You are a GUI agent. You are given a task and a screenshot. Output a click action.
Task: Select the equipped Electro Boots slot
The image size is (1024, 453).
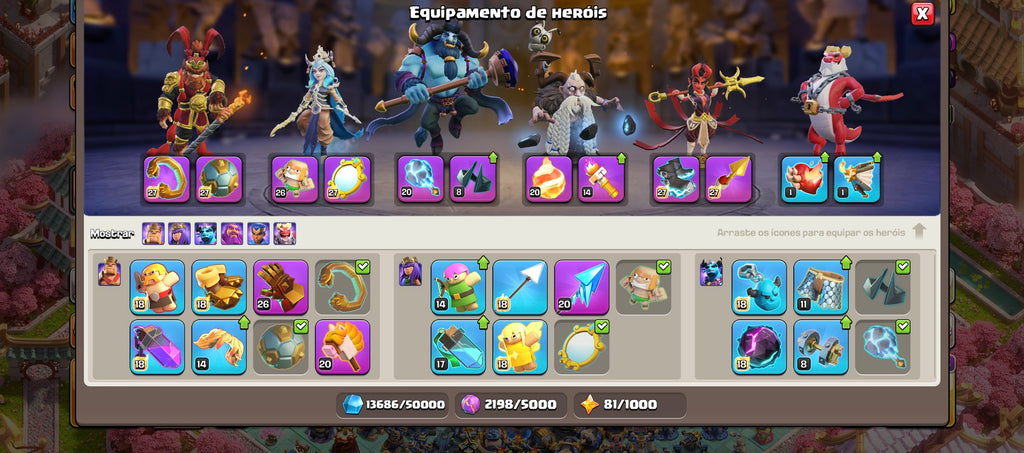point(676,179)
